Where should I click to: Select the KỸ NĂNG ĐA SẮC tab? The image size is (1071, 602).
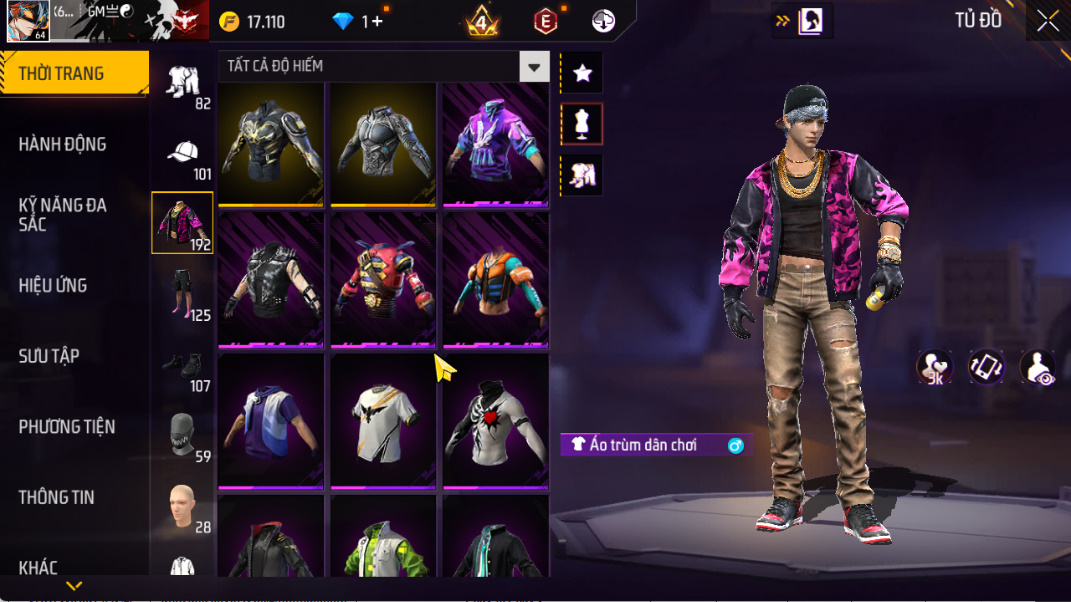point(62,215)
